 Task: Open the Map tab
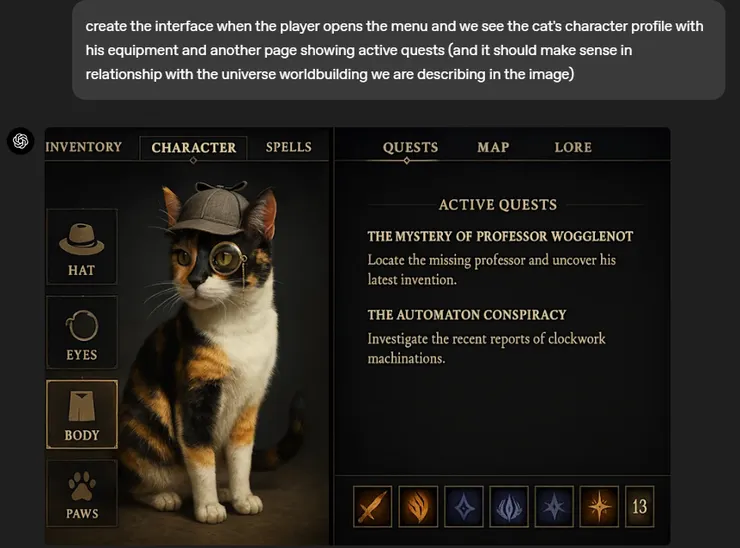(493, 147)
